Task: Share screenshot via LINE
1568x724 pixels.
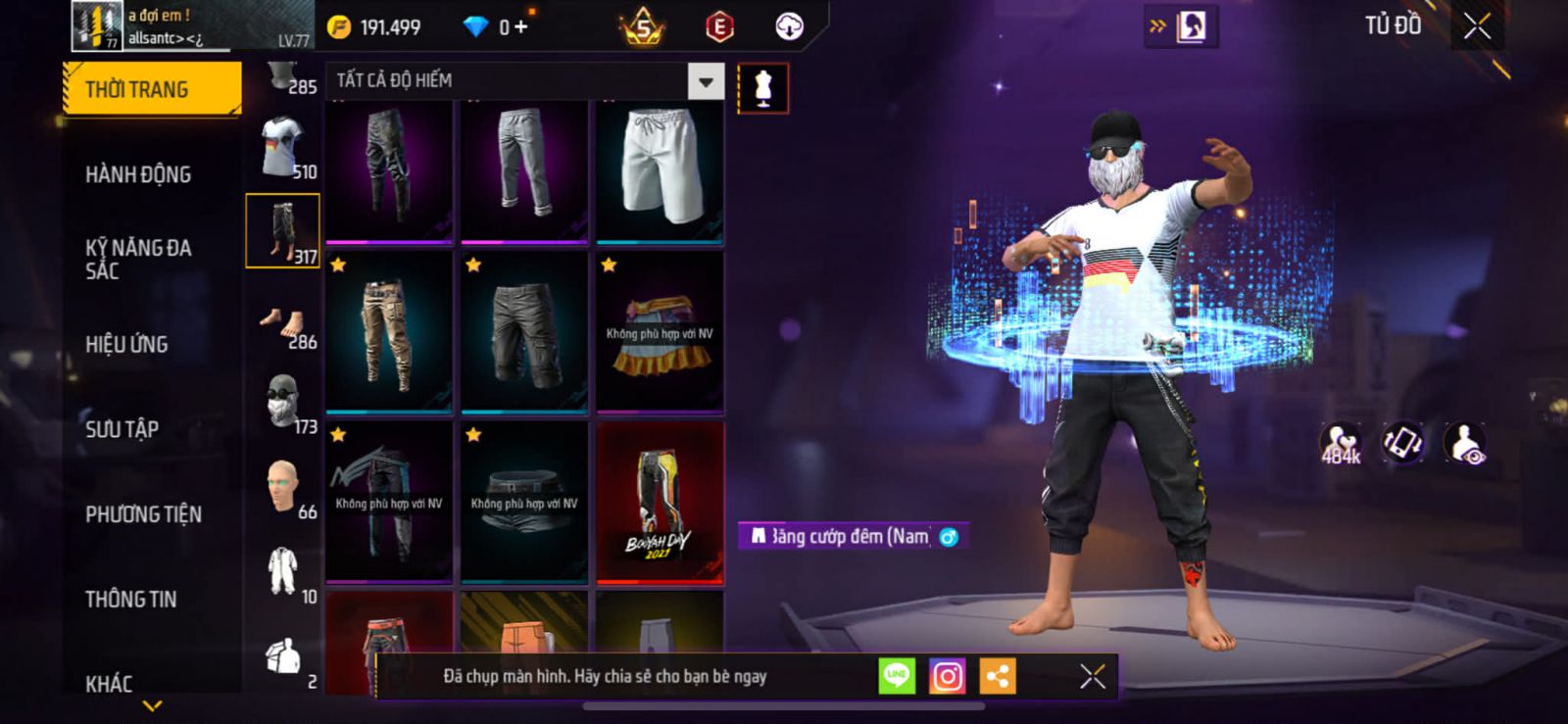Action: coord(897,676)
